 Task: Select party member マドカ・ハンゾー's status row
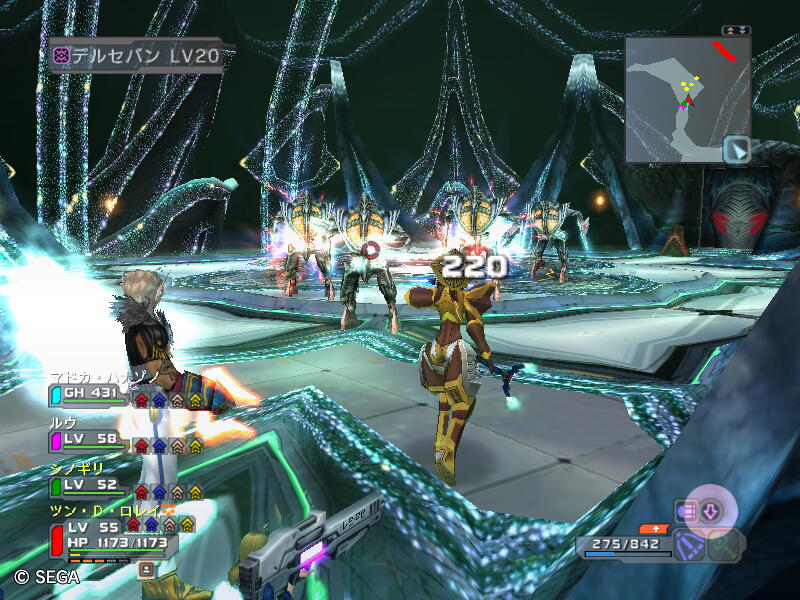[x=90, y=394]
